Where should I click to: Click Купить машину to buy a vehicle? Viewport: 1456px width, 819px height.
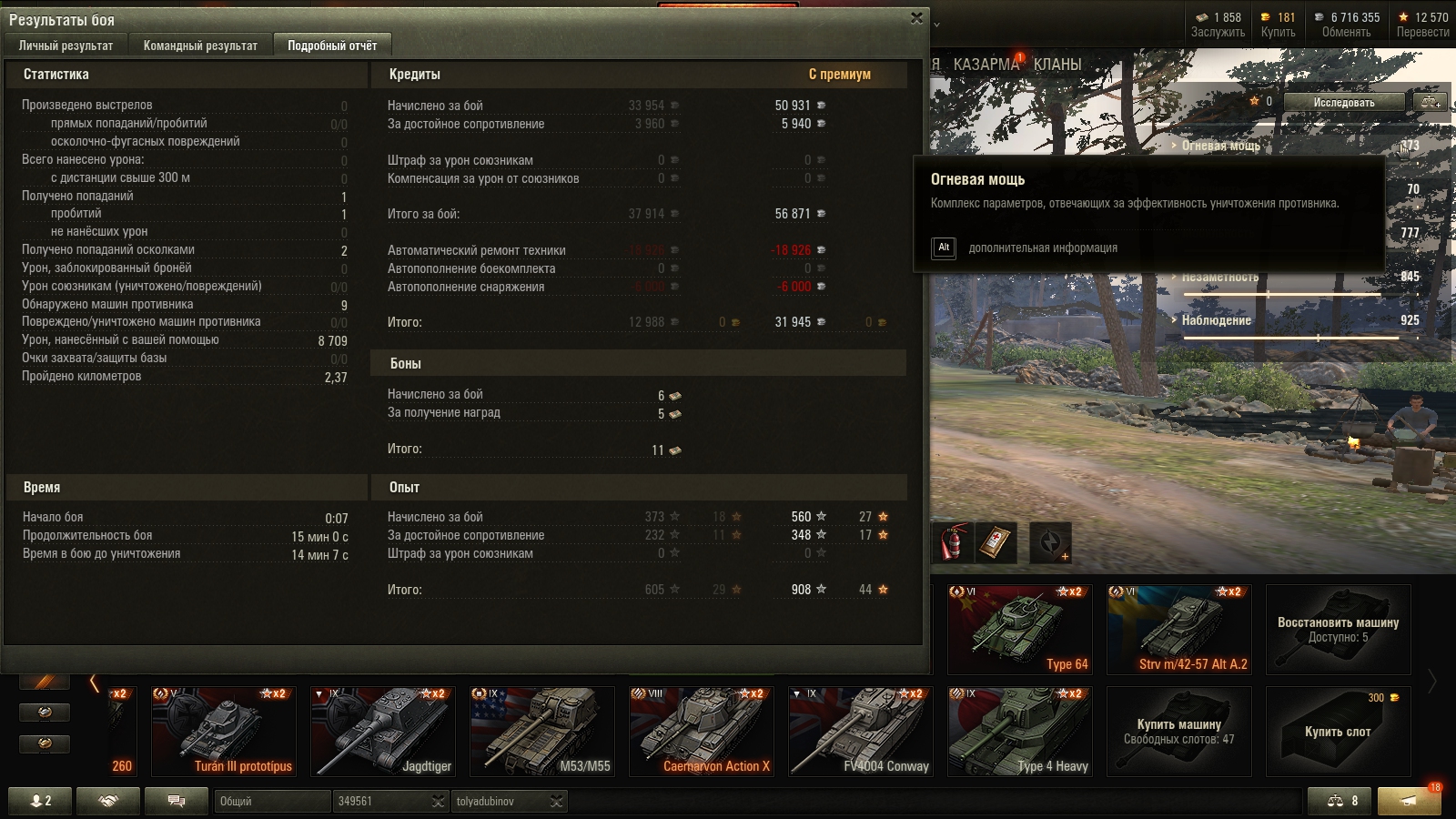coord(1179,731)
